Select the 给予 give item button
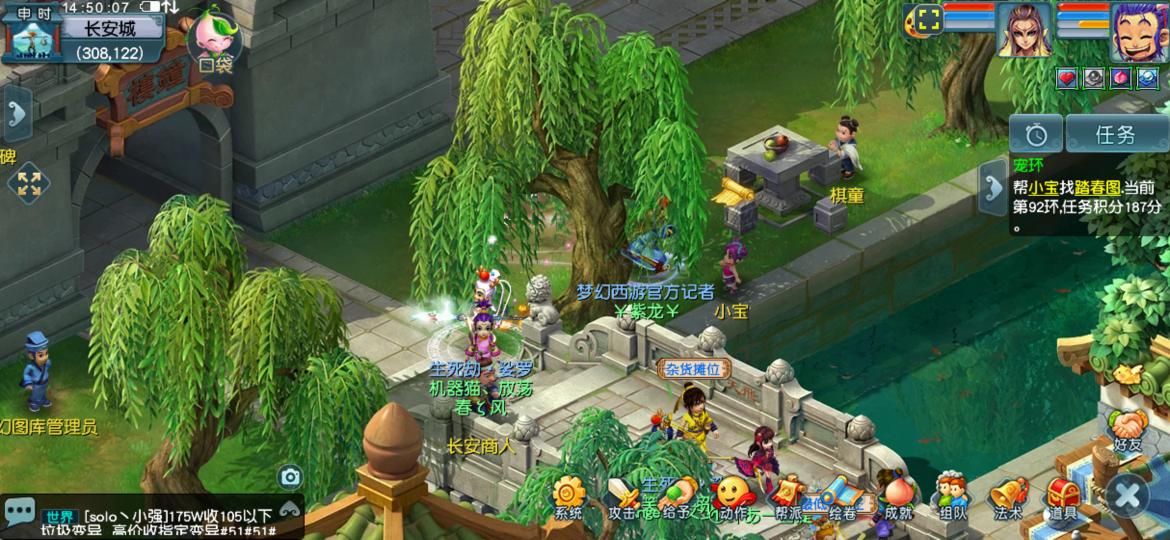This screenshot has width=1170, height=540. [x=677, y=494]
